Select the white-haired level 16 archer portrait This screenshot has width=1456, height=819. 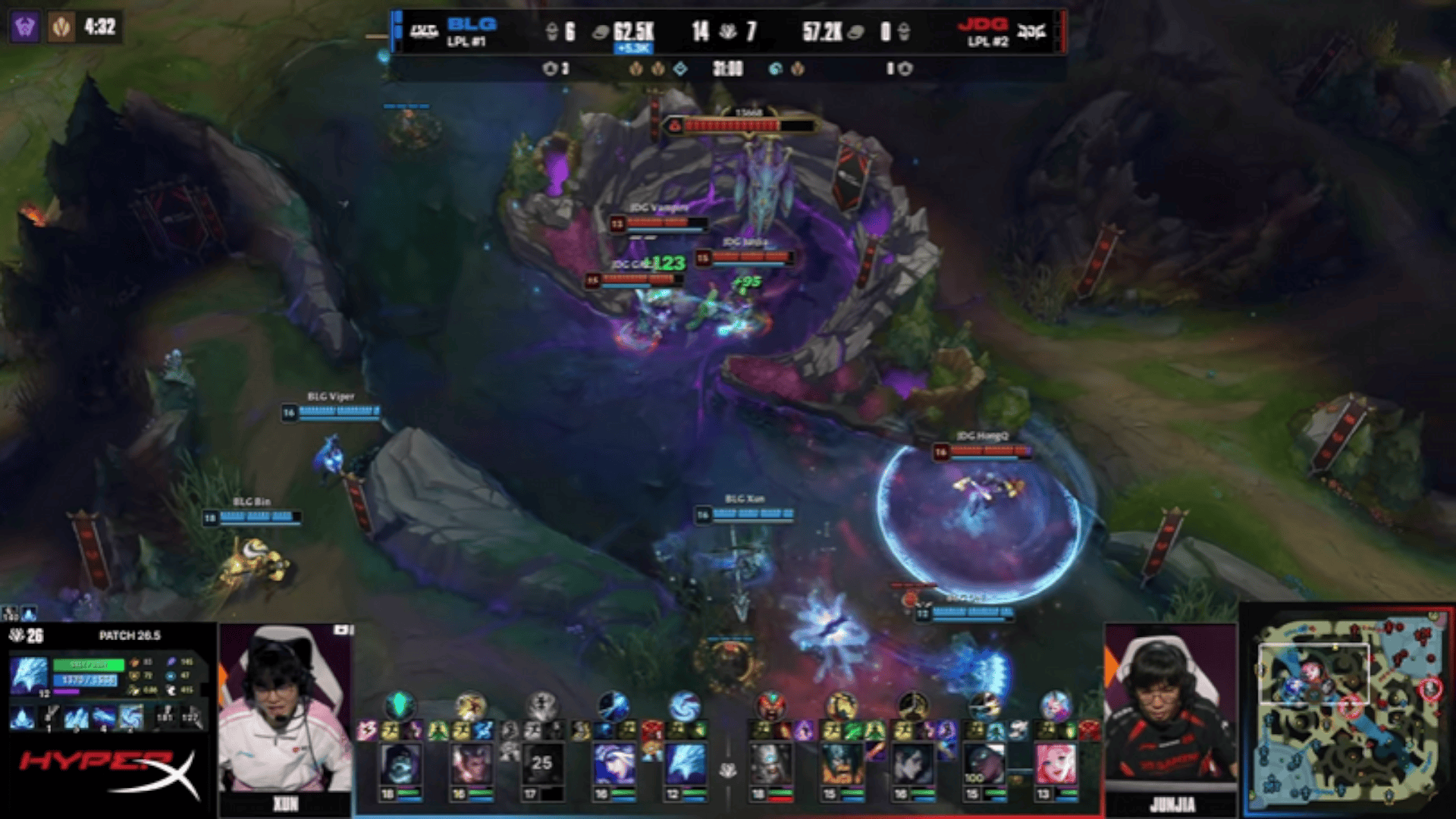[613, 764]
